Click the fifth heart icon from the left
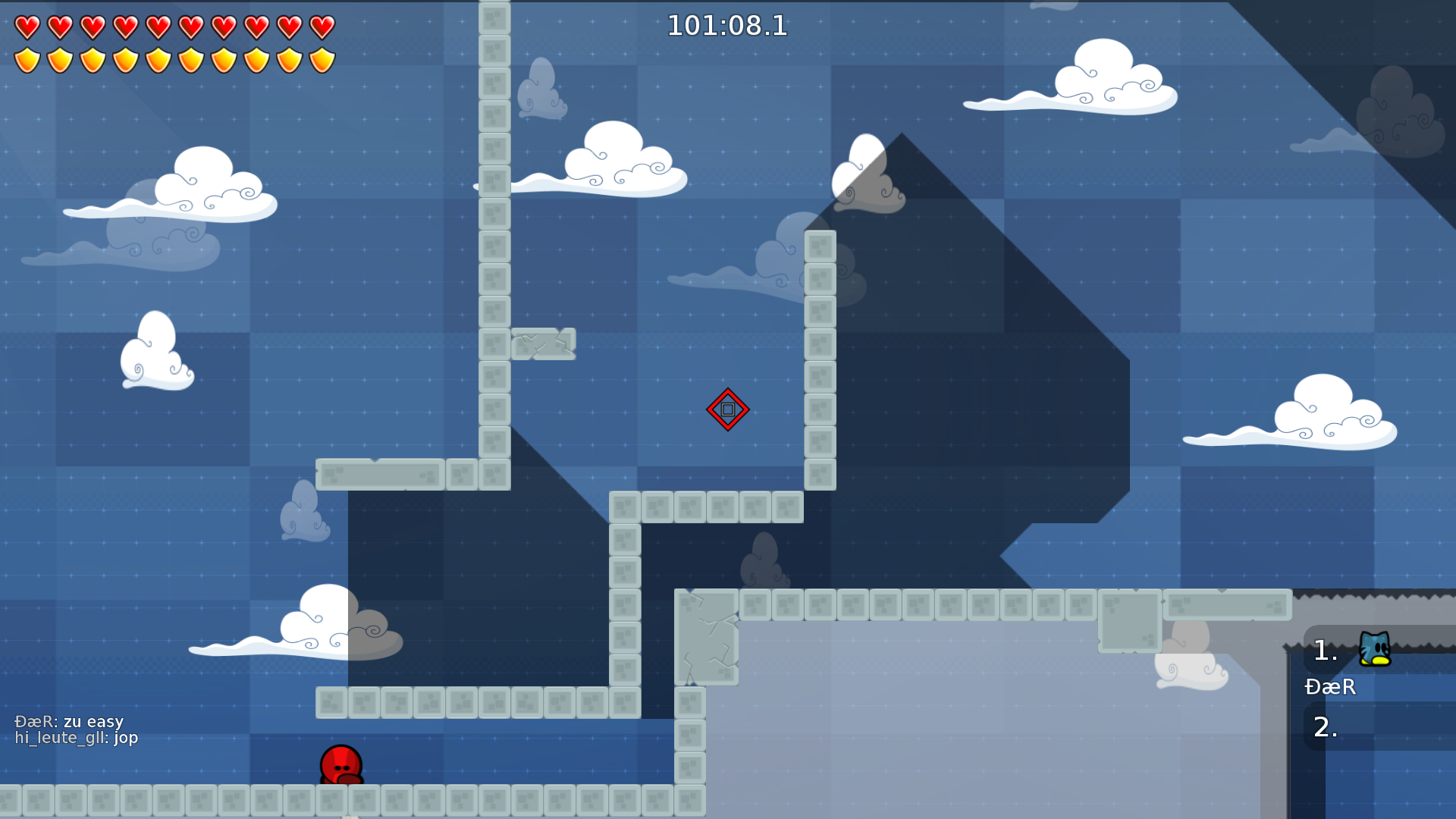The image size is (1456, 819). point(158,27)
